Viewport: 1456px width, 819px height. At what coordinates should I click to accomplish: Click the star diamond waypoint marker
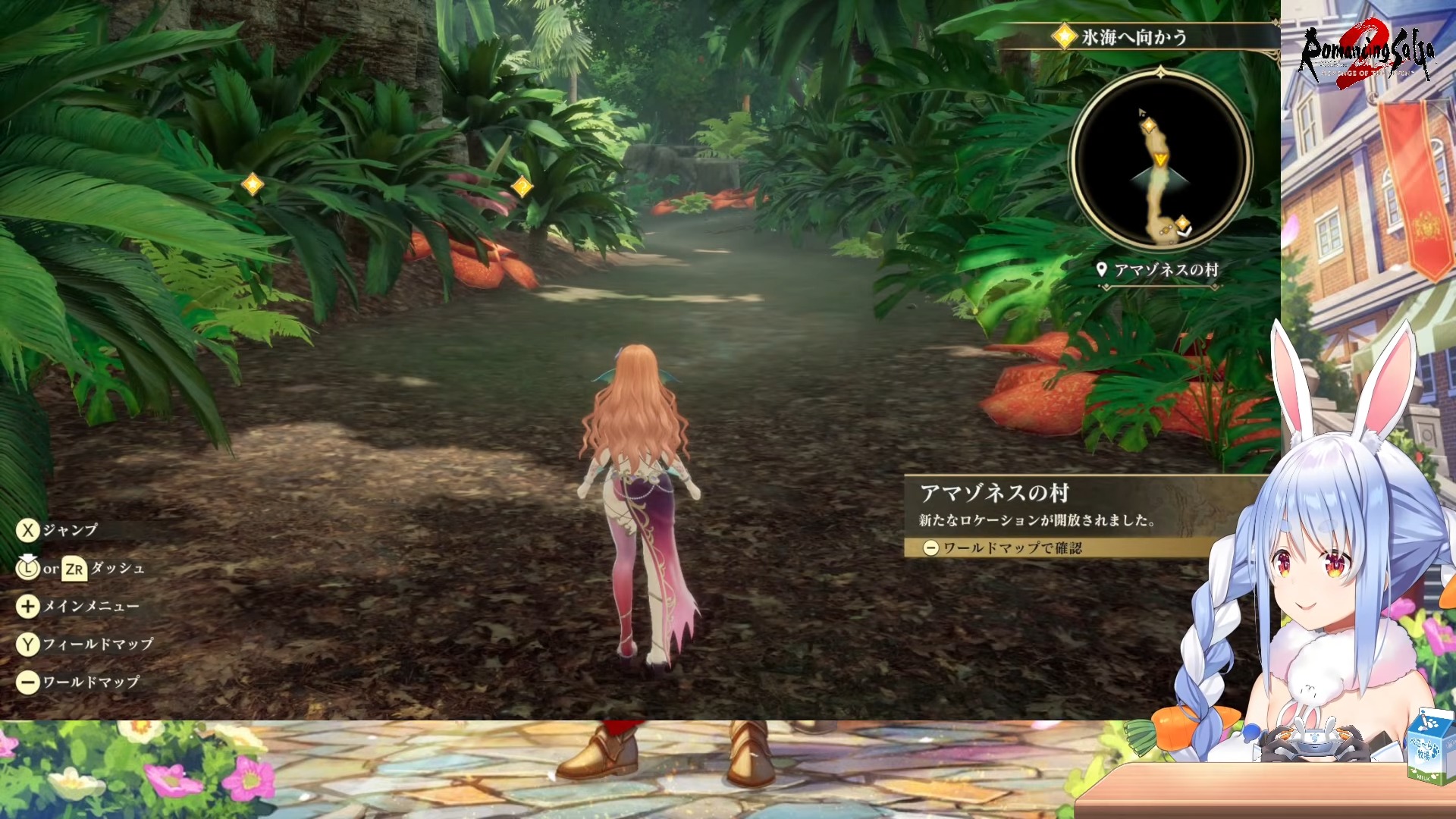tap(252, 184)
